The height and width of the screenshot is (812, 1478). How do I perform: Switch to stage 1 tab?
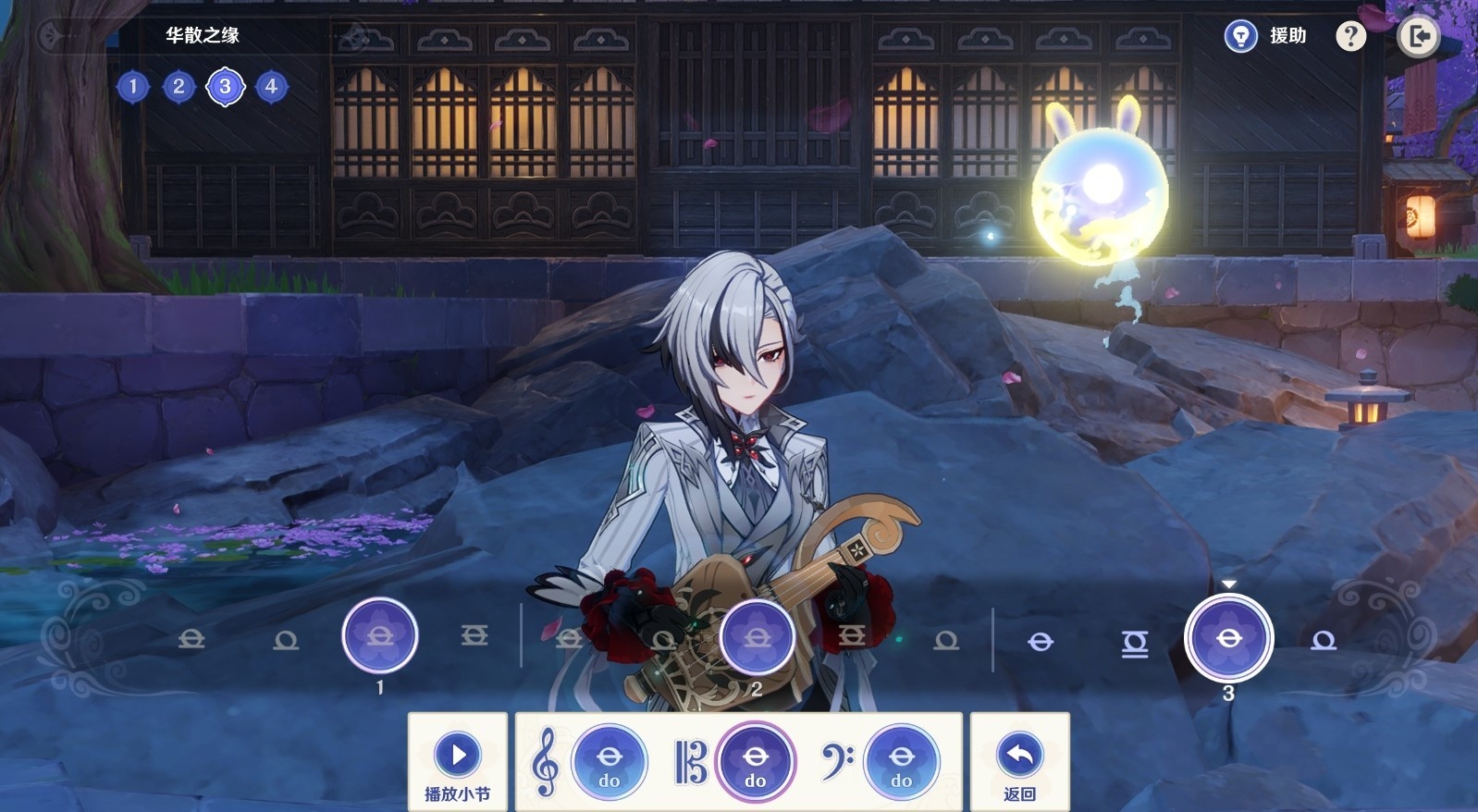tap(133, 87)
